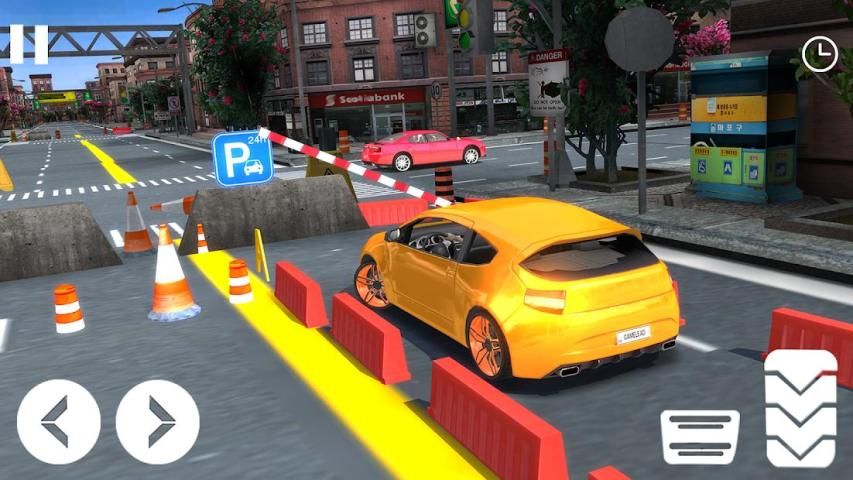The image size is (853, 480).
Task: Steer left with the left arrow button
Action: click(x=58, y=422)
